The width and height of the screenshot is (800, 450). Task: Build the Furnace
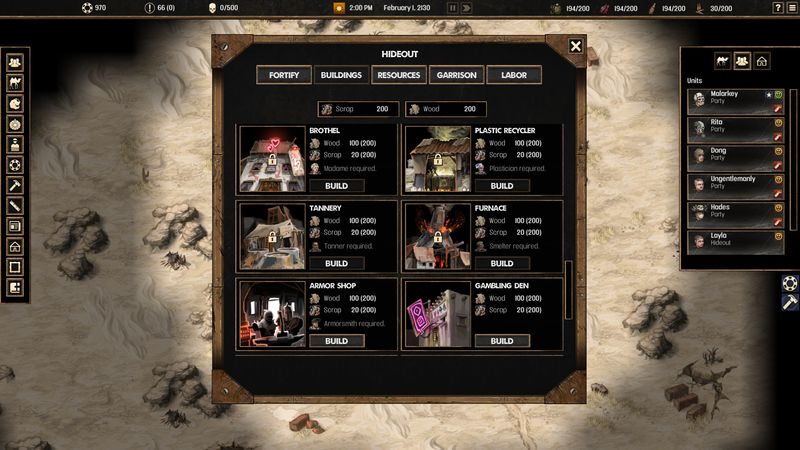[502, 264]
